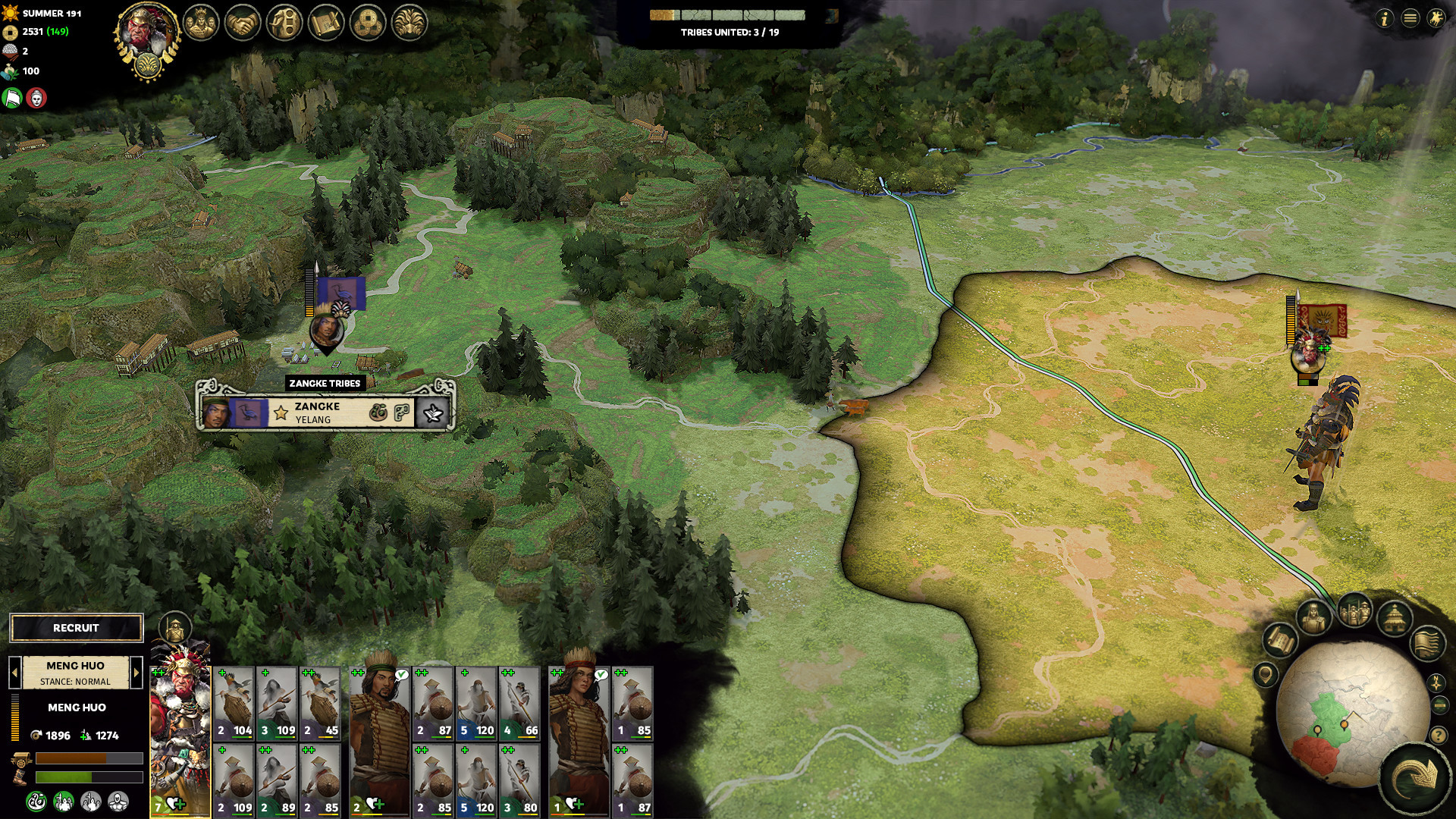Collapse the minimap using the minus button
Viewport: 1456px width, 819px height.
tap(1439, 704)
